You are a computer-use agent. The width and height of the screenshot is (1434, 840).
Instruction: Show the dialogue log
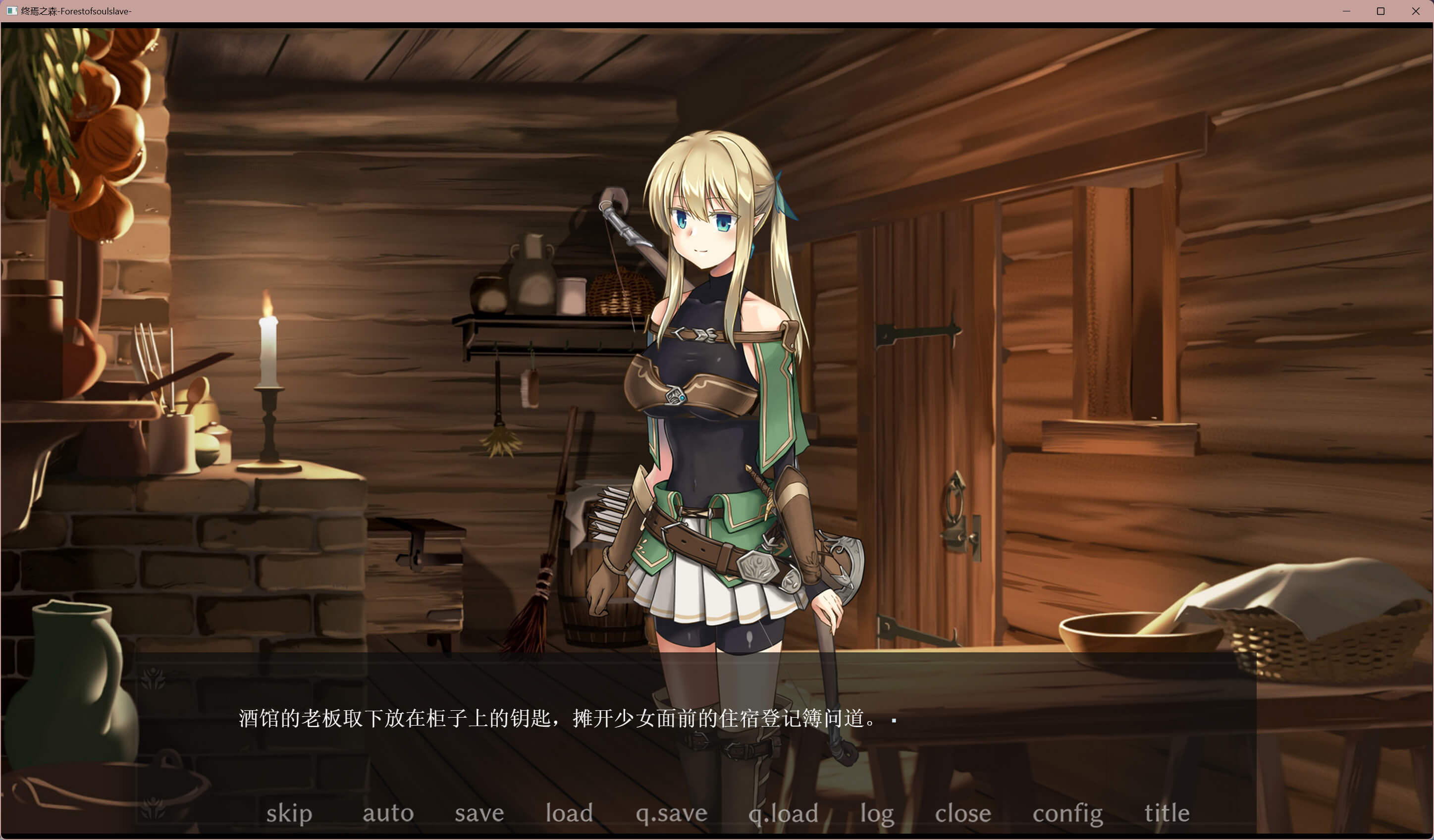click(877, 813)
